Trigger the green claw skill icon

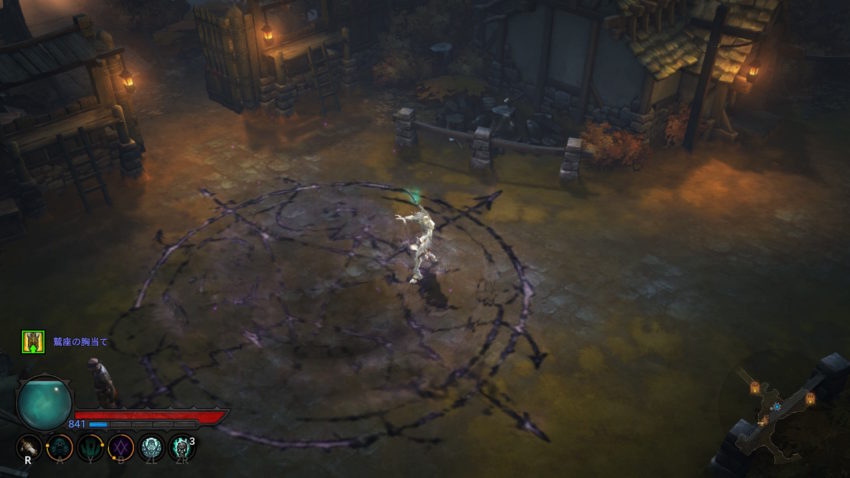pos(90,447)
